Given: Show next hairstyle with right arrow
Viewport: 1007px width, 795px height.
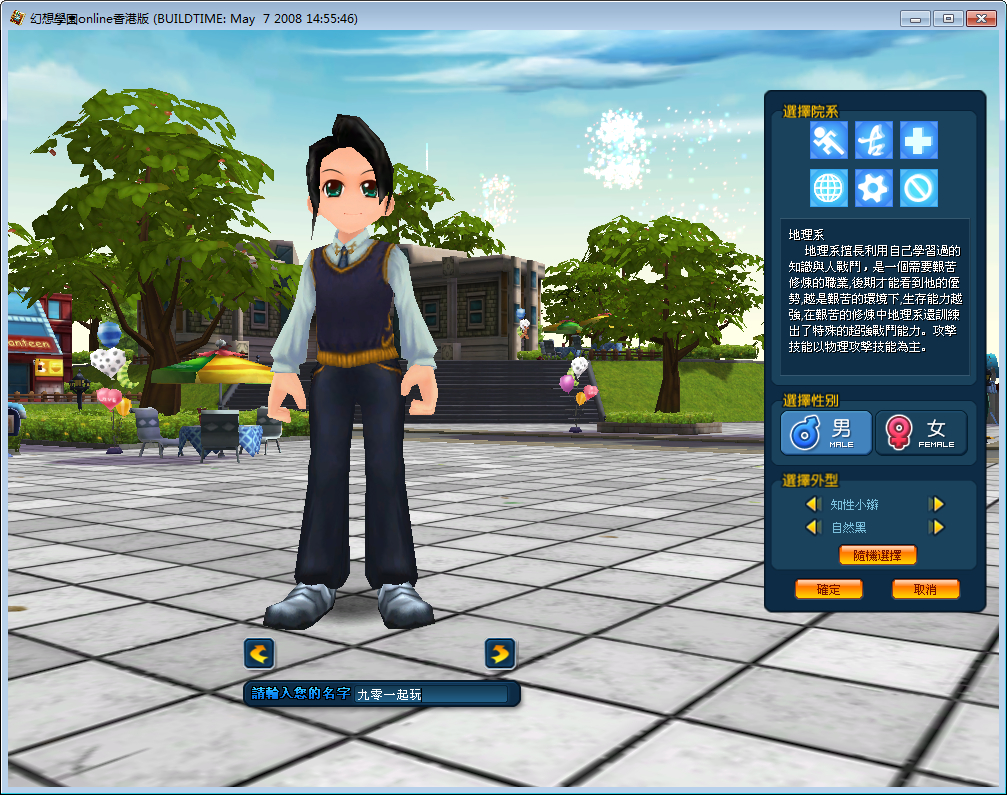Looking at the screenshot, I should pos(937,505).
